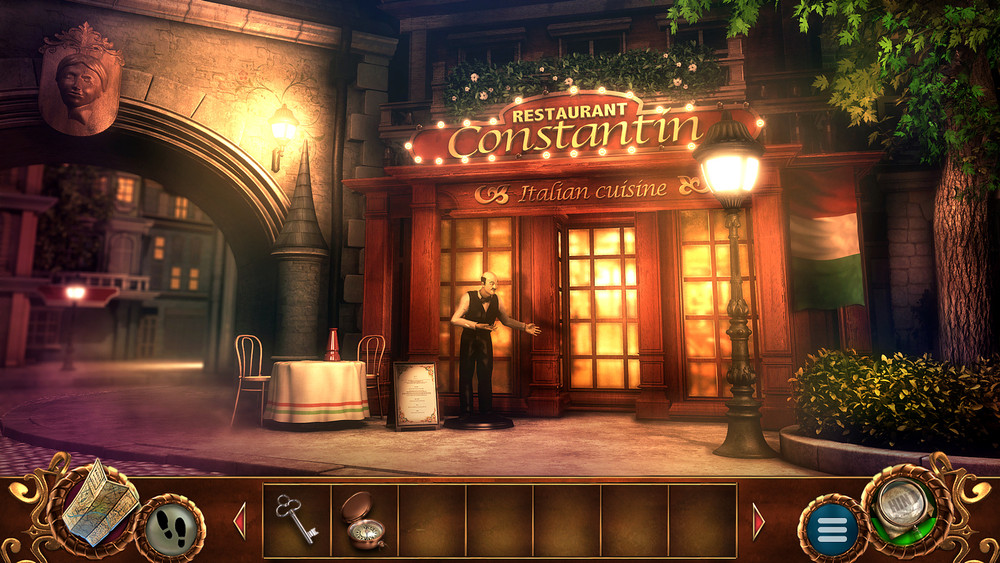Screen dimensions: 1000x563
Task: Select the silver key in inventory
Action: [x=297, y=518]
